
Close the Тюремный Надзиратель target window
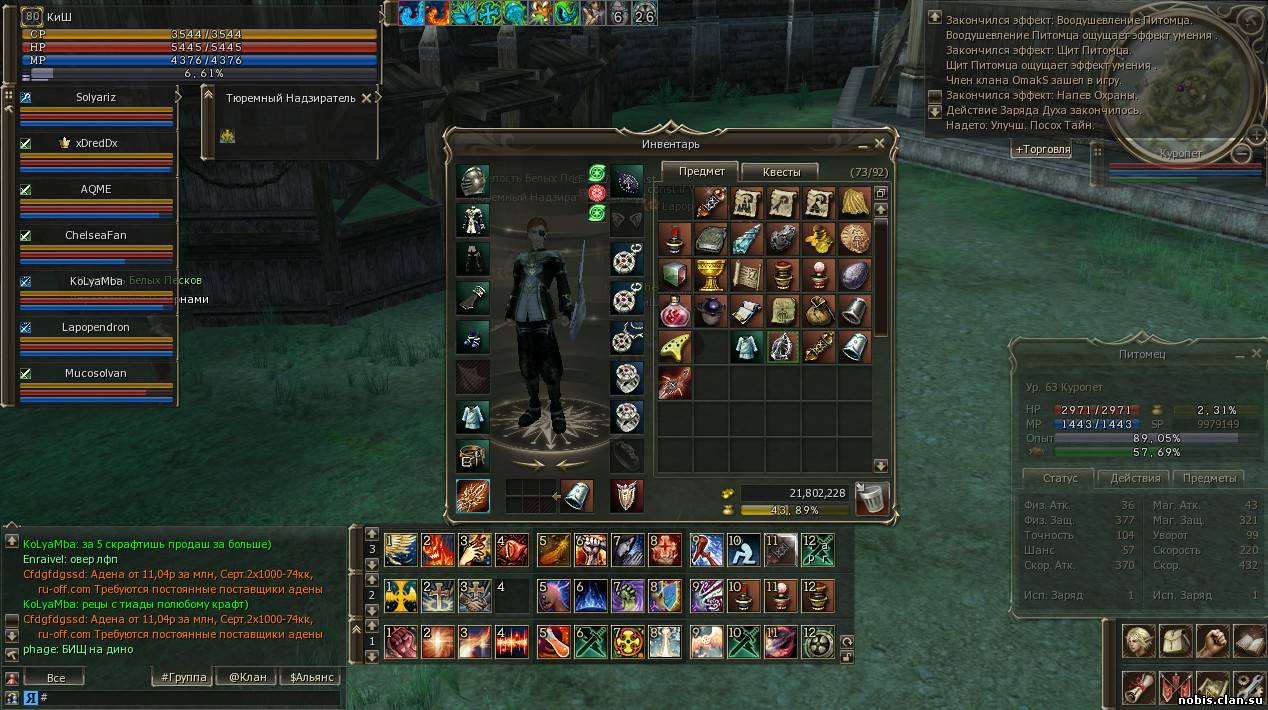(367, 98)
